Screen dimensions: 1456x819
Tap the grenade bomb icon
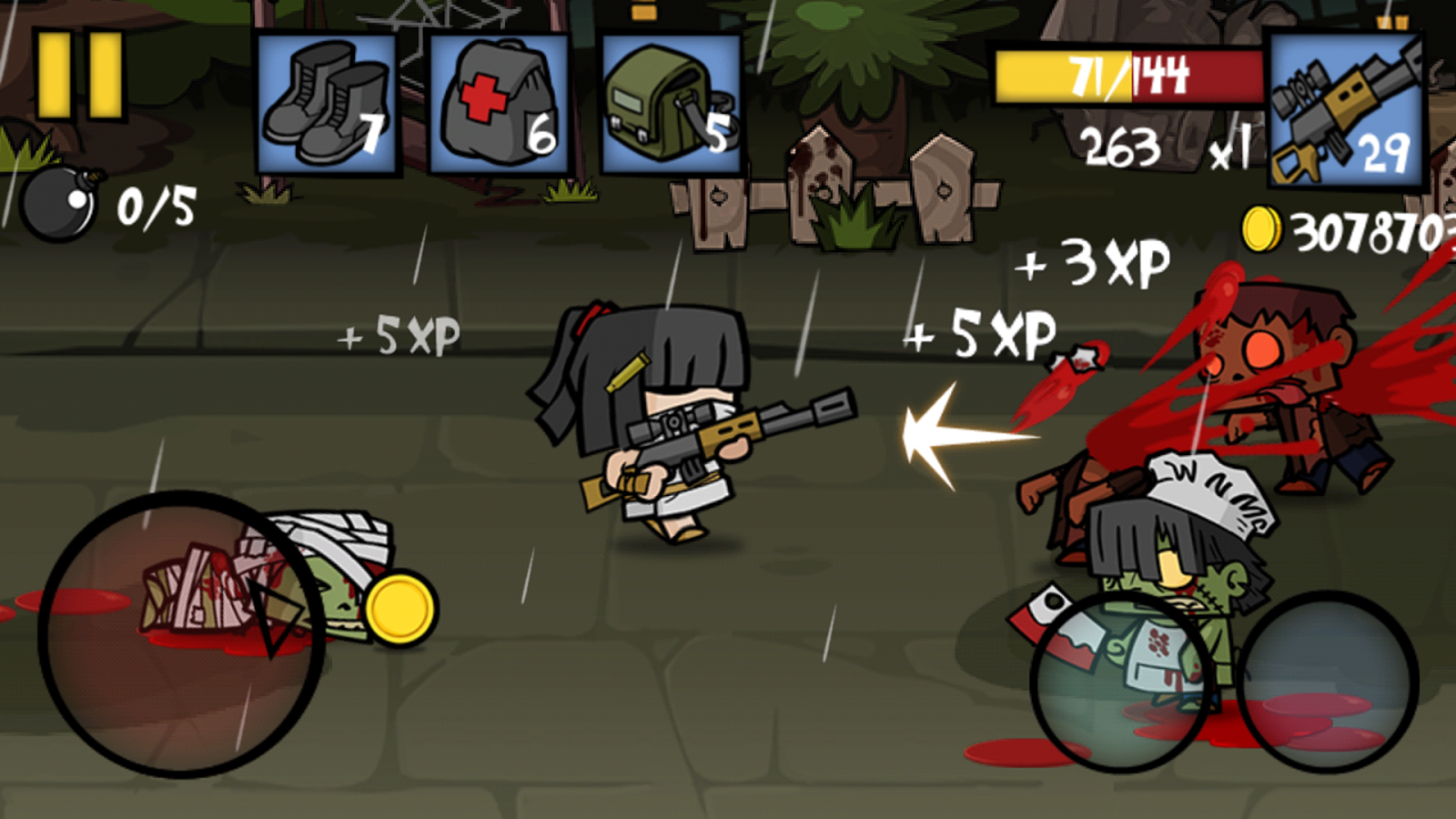click(x=59, y=200)
